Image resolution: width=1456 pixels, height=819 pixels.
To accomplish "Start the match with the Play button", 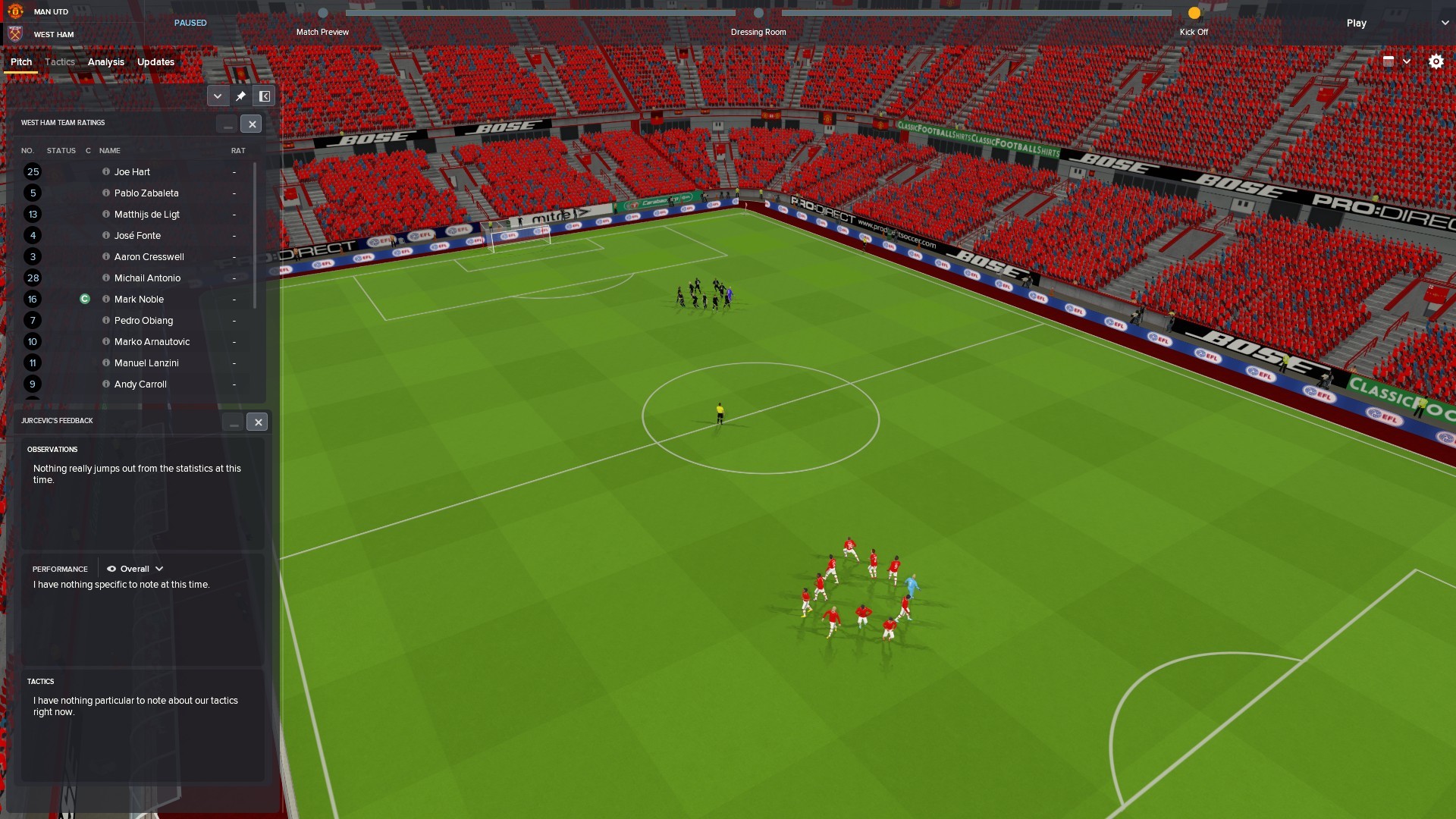I will [x=1356, y=24].
